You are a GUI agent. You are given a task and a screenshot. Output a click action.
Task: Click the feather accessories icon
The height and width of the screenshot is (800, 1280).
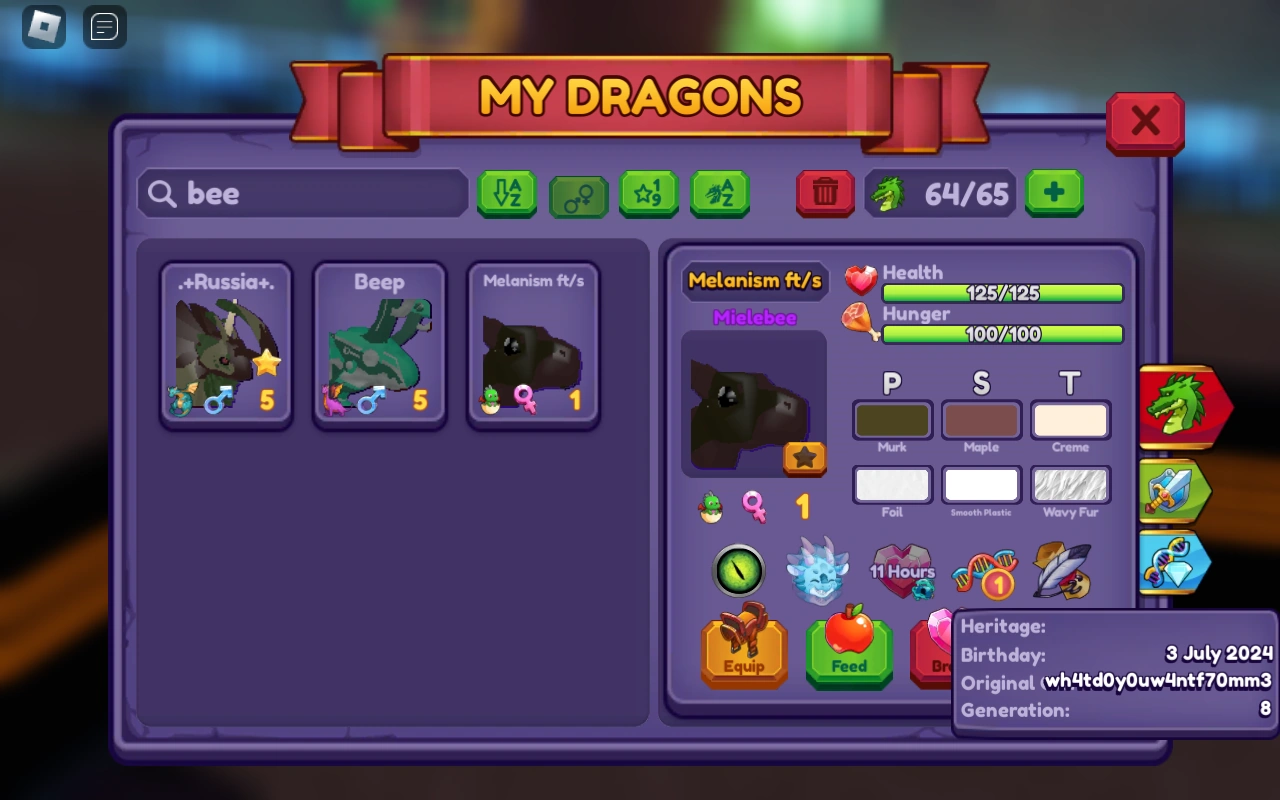click(x=1061, y=571)
